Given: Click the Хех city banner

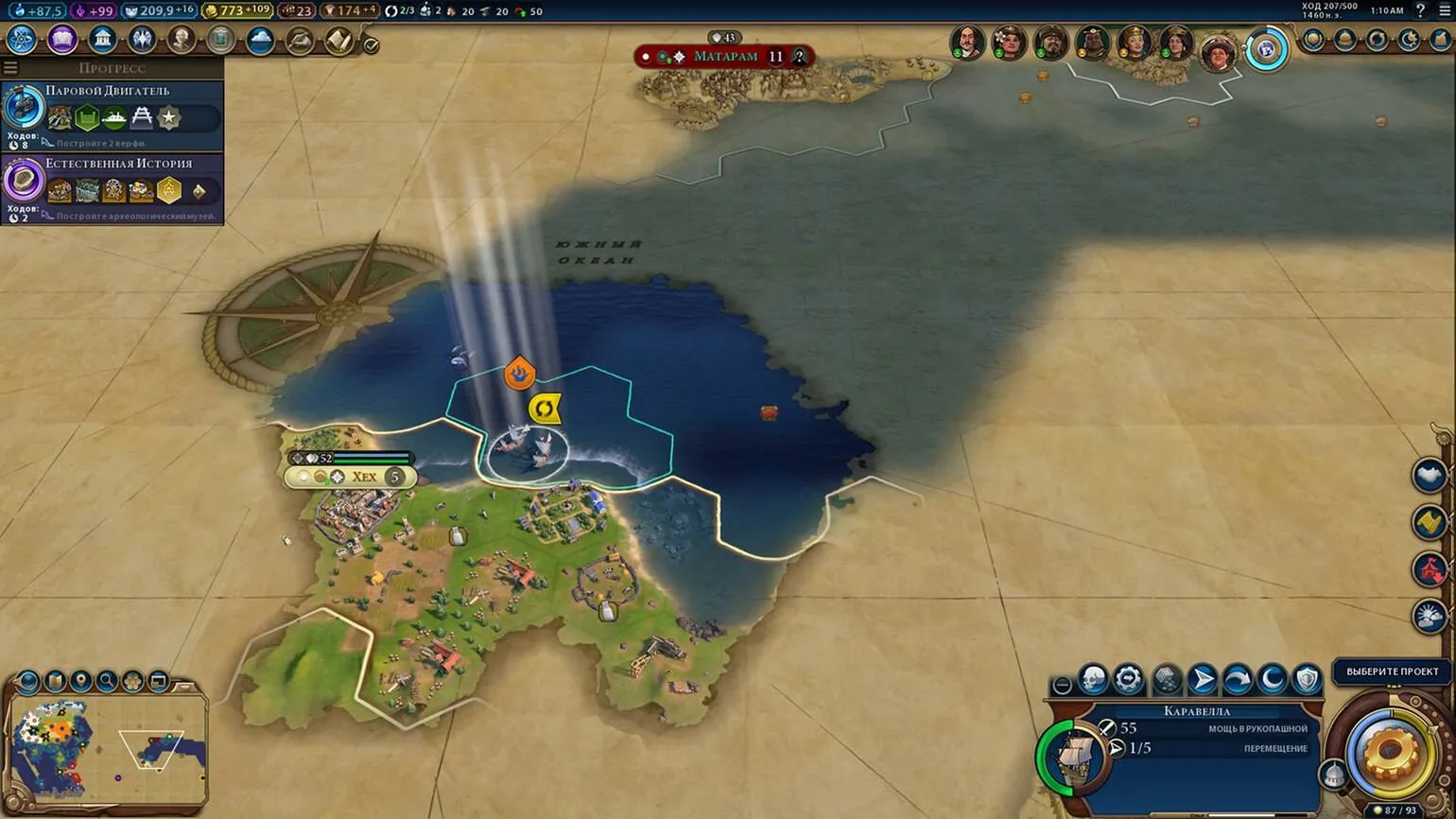Looking at the screenshot, I should pos(363,477).
